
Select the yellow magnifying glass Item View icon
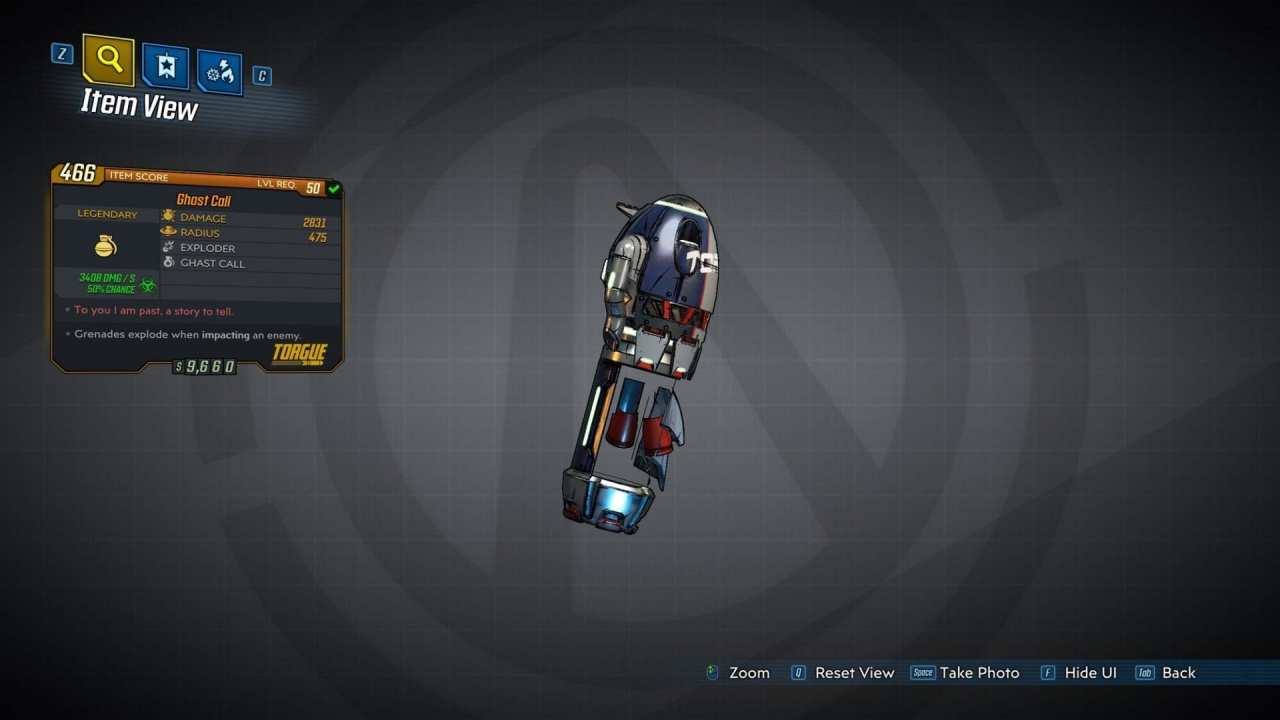click(x=108, y=60)
